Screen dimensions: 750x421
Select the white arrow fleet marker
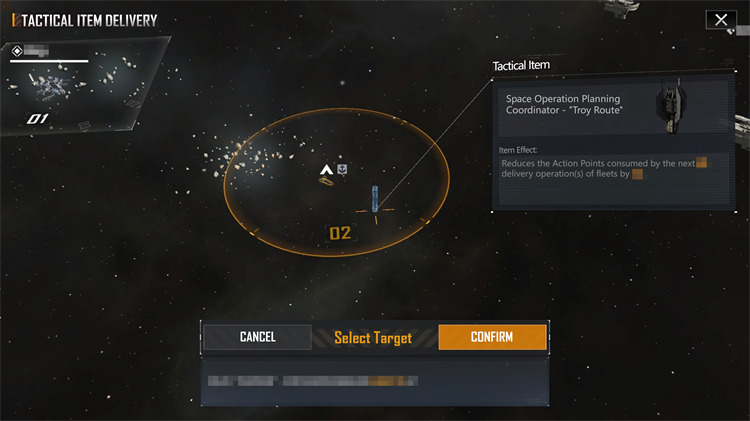click(325, 171)
